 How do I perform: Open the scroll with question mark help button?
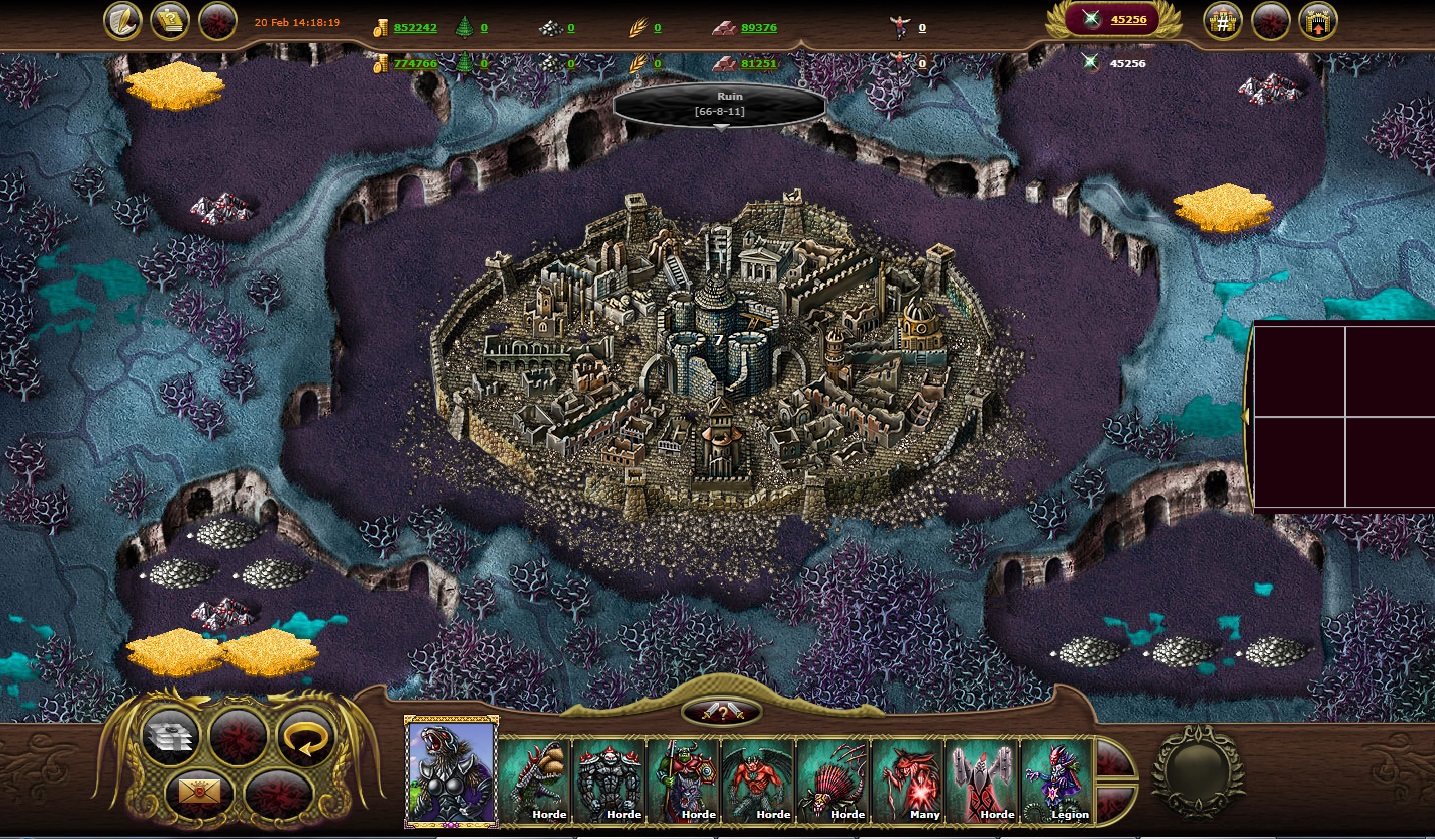point(170,21)
